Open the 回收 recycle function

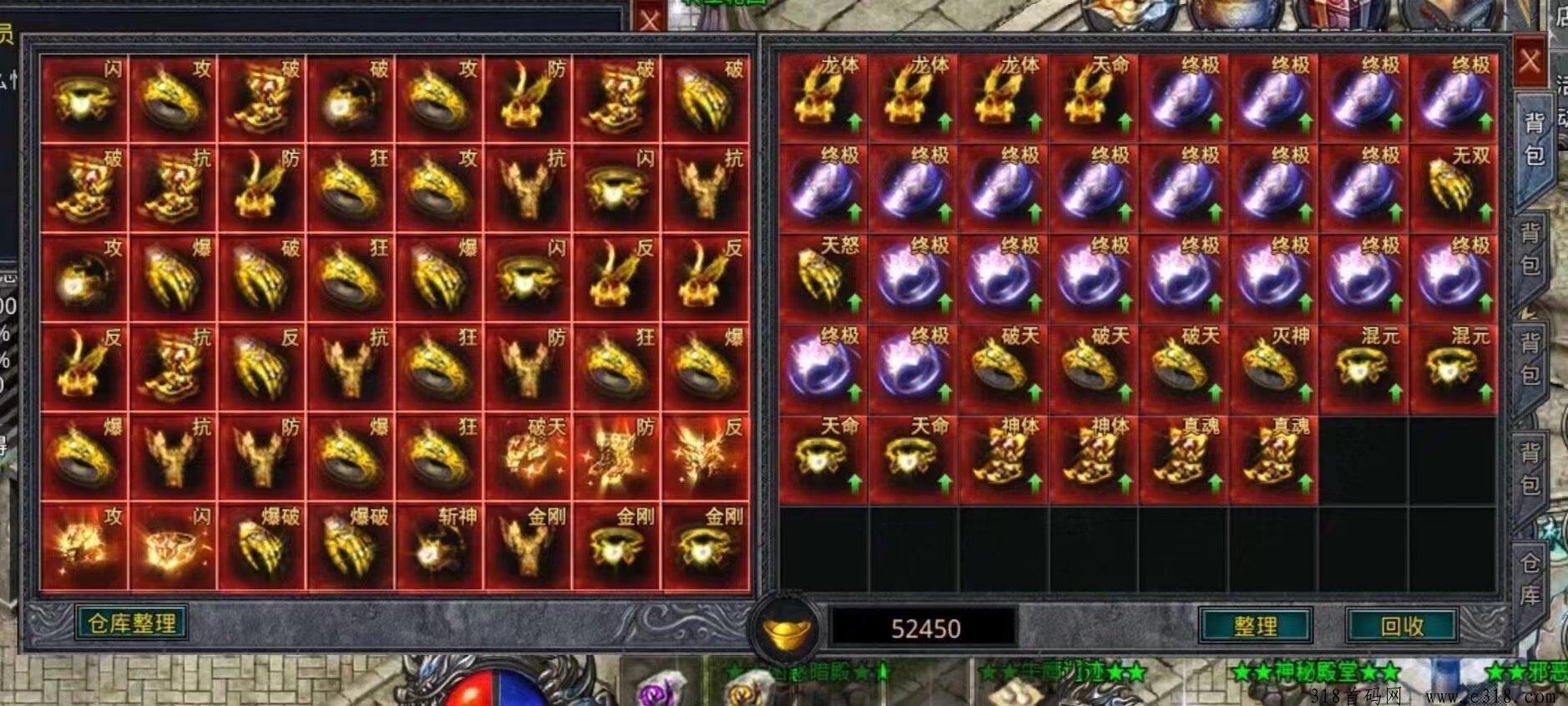click(1401, 626)
